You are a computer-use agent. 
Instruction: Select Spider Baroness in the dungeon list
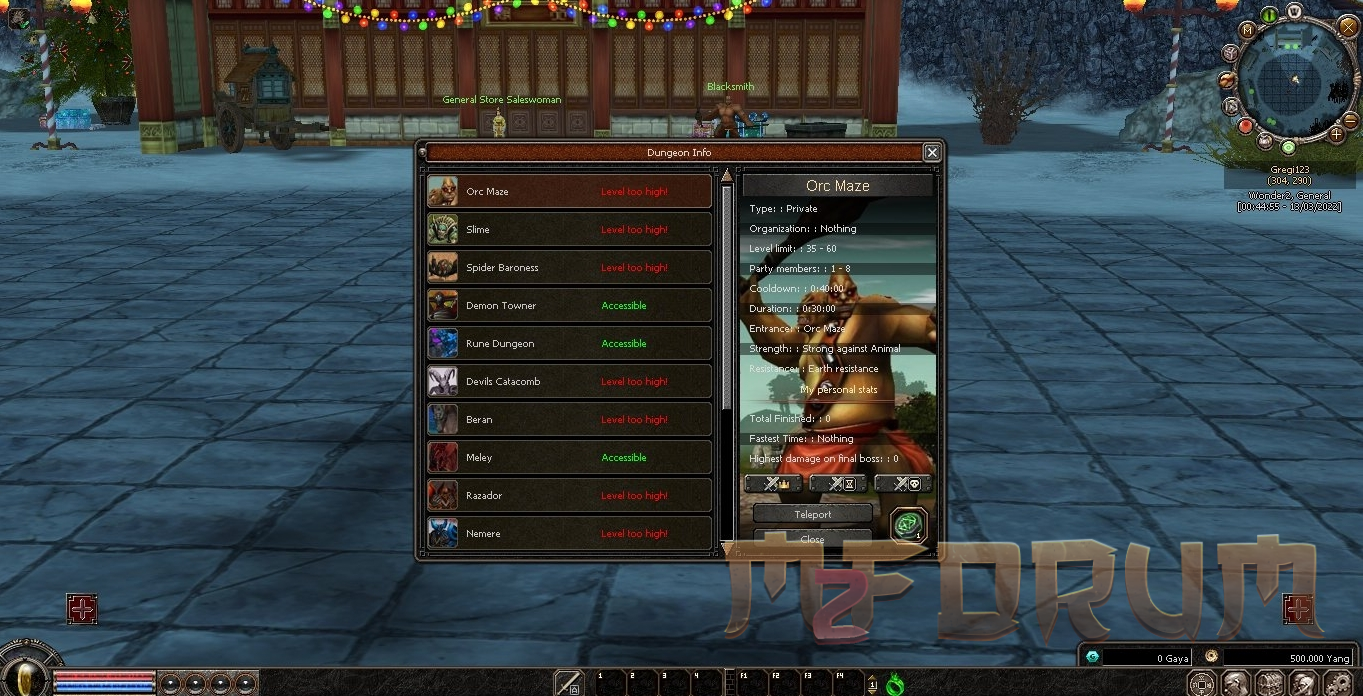pyautogui.click(x=569, y=268)
